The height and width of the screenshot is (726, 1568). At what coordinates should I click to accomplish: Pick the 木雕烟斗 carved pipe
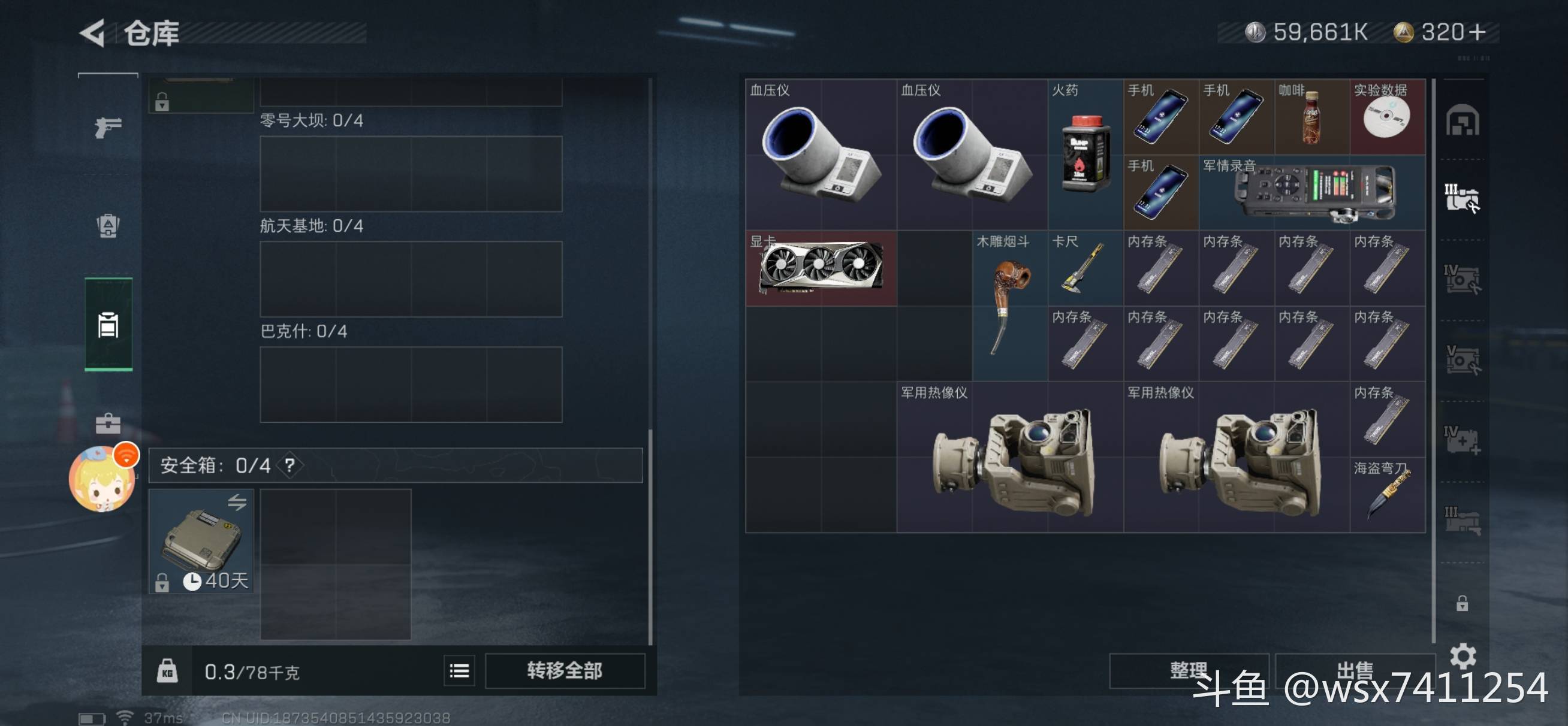[1009, 305]
